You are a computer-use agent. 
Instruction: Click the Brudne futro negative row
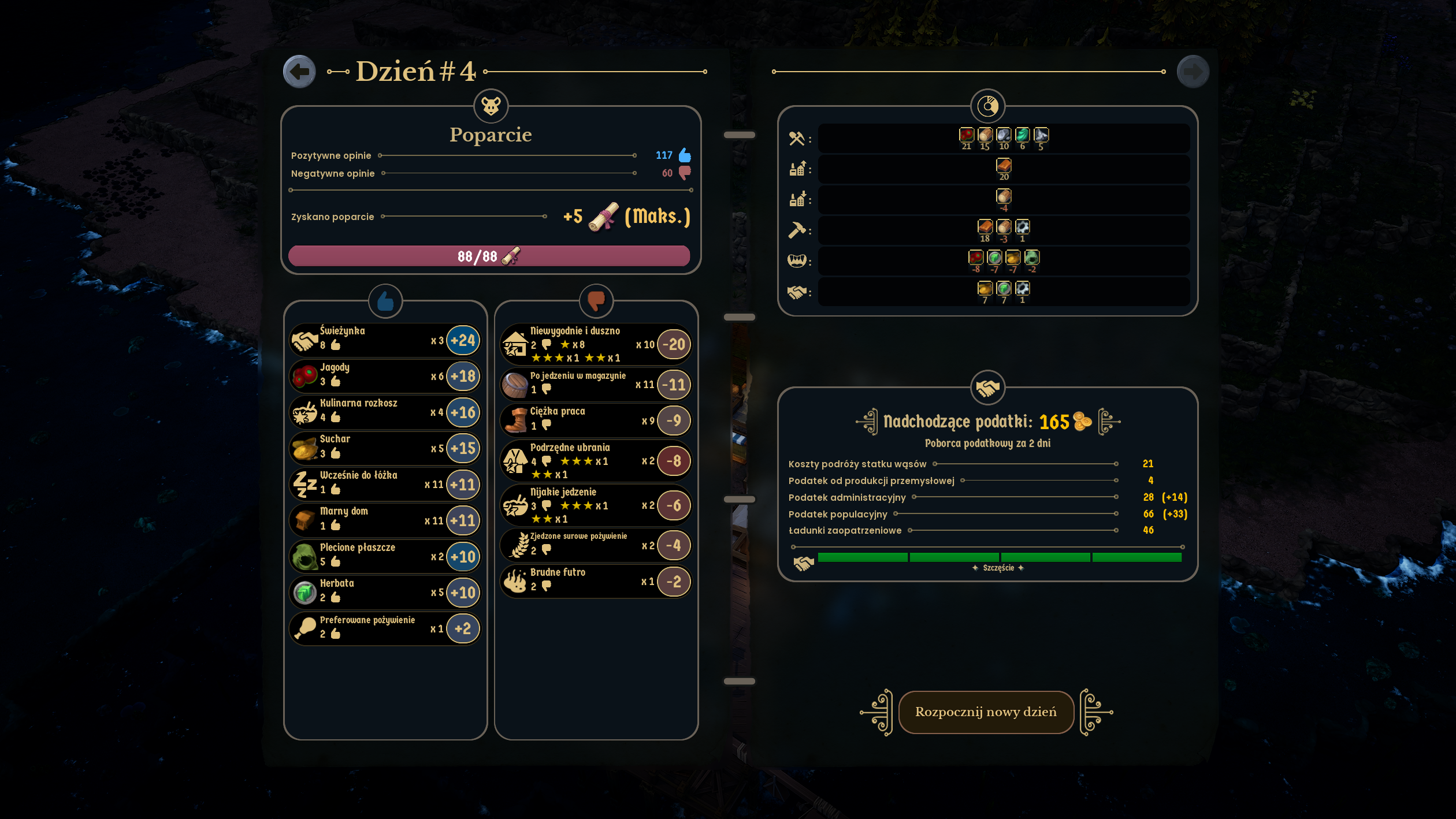coord(595,580)
